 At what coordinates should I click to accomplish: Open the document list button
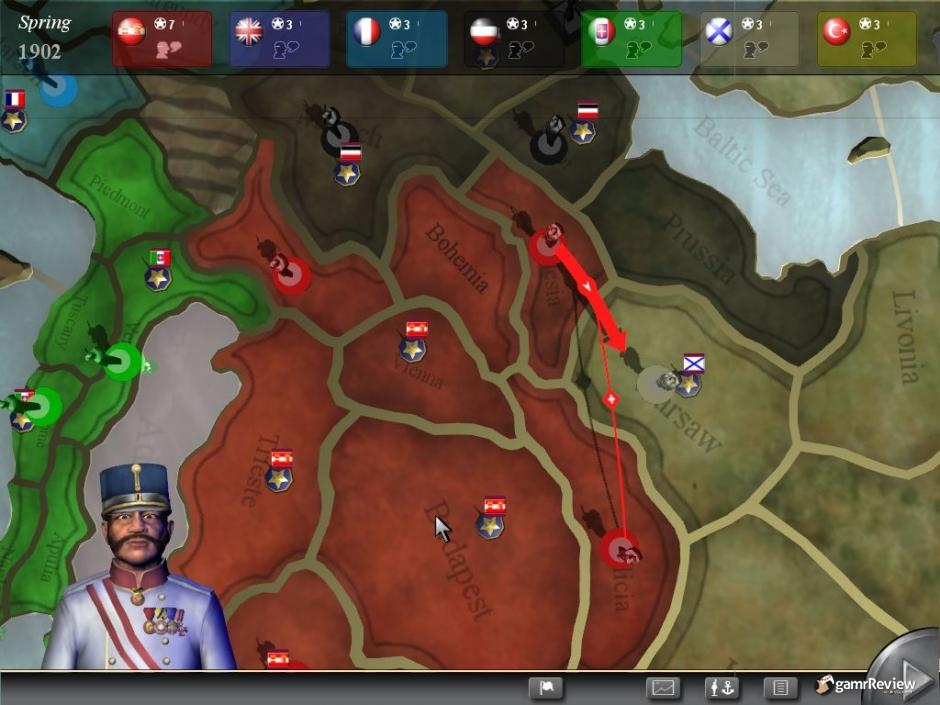coord(780,688)
